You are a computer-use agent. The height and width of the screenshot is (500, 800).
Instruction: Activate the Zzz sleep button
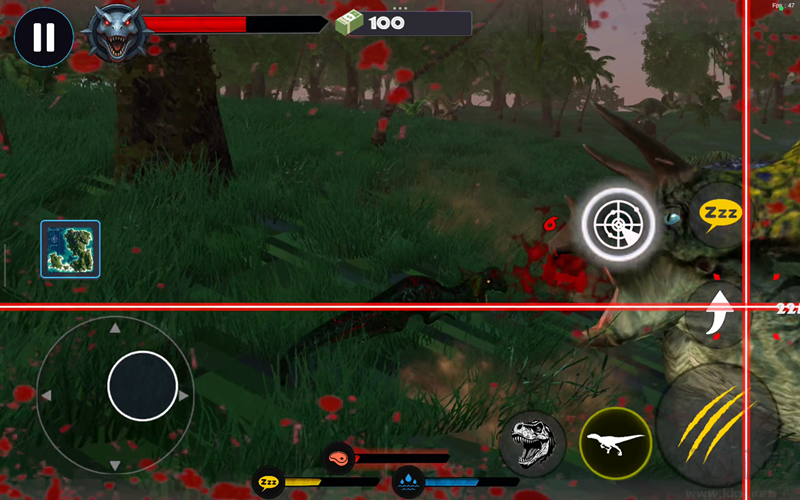[719, 213]
